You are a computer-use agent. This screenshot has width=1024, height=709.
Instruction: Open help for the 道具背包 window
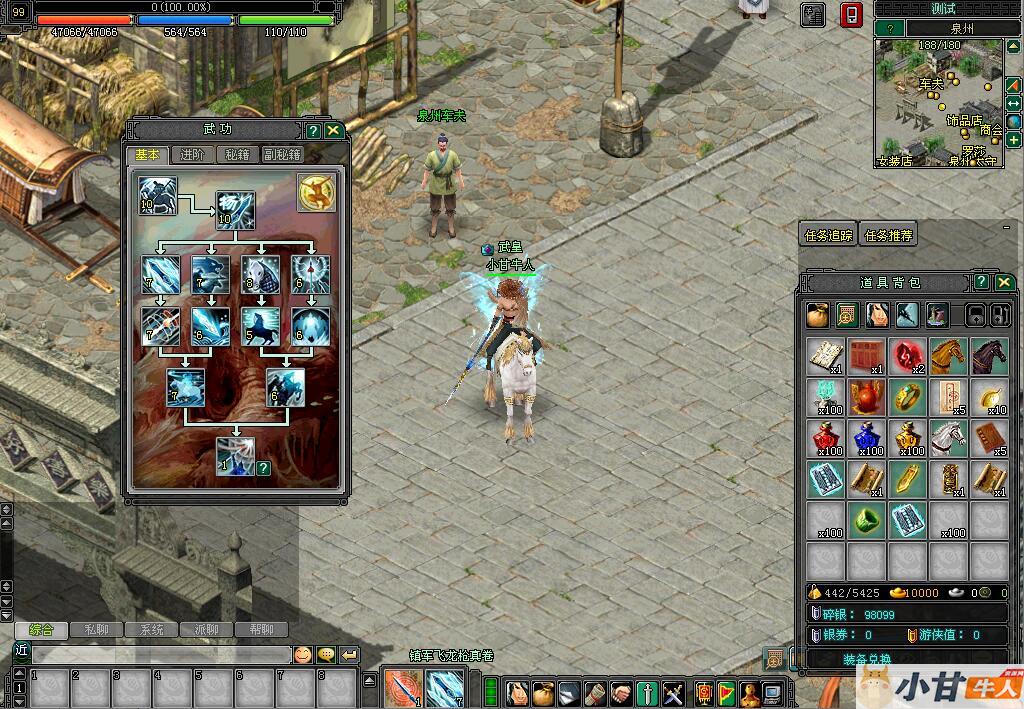(x=982, y=283)
